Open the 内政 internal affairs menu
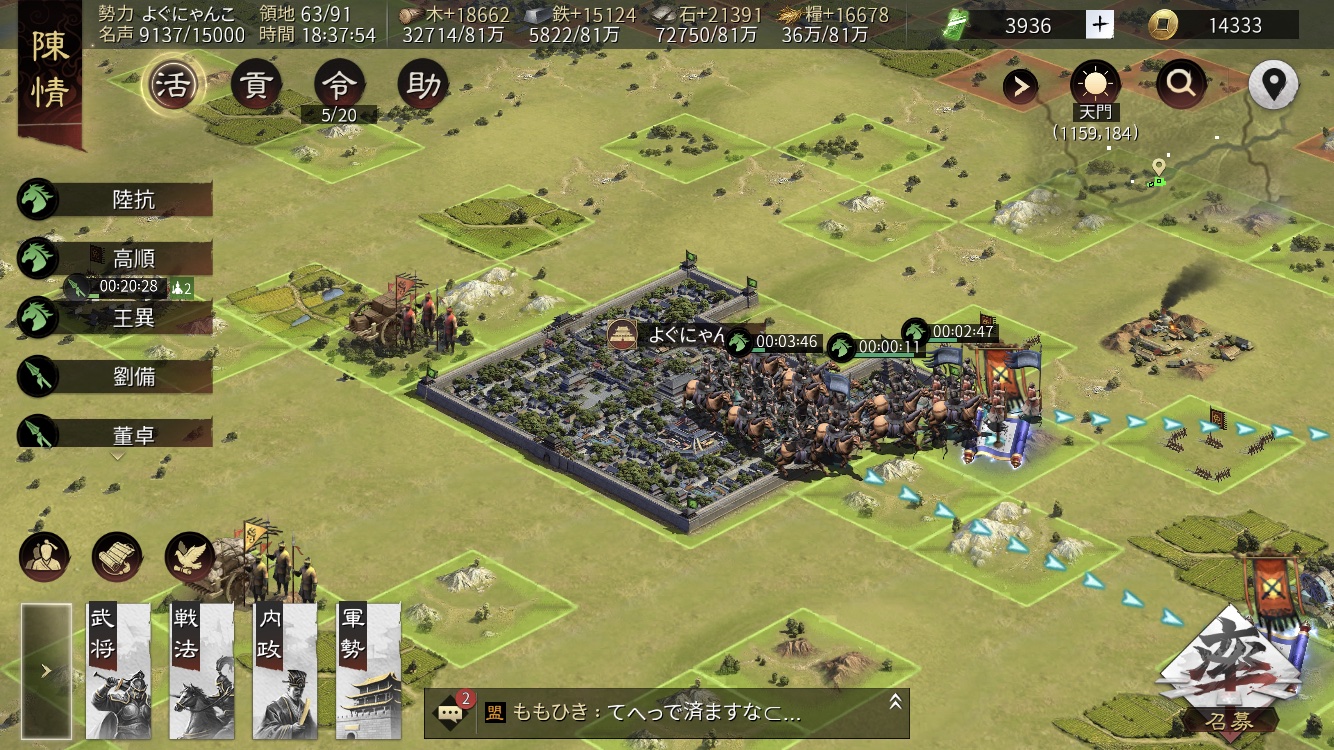 pos(285,670)
